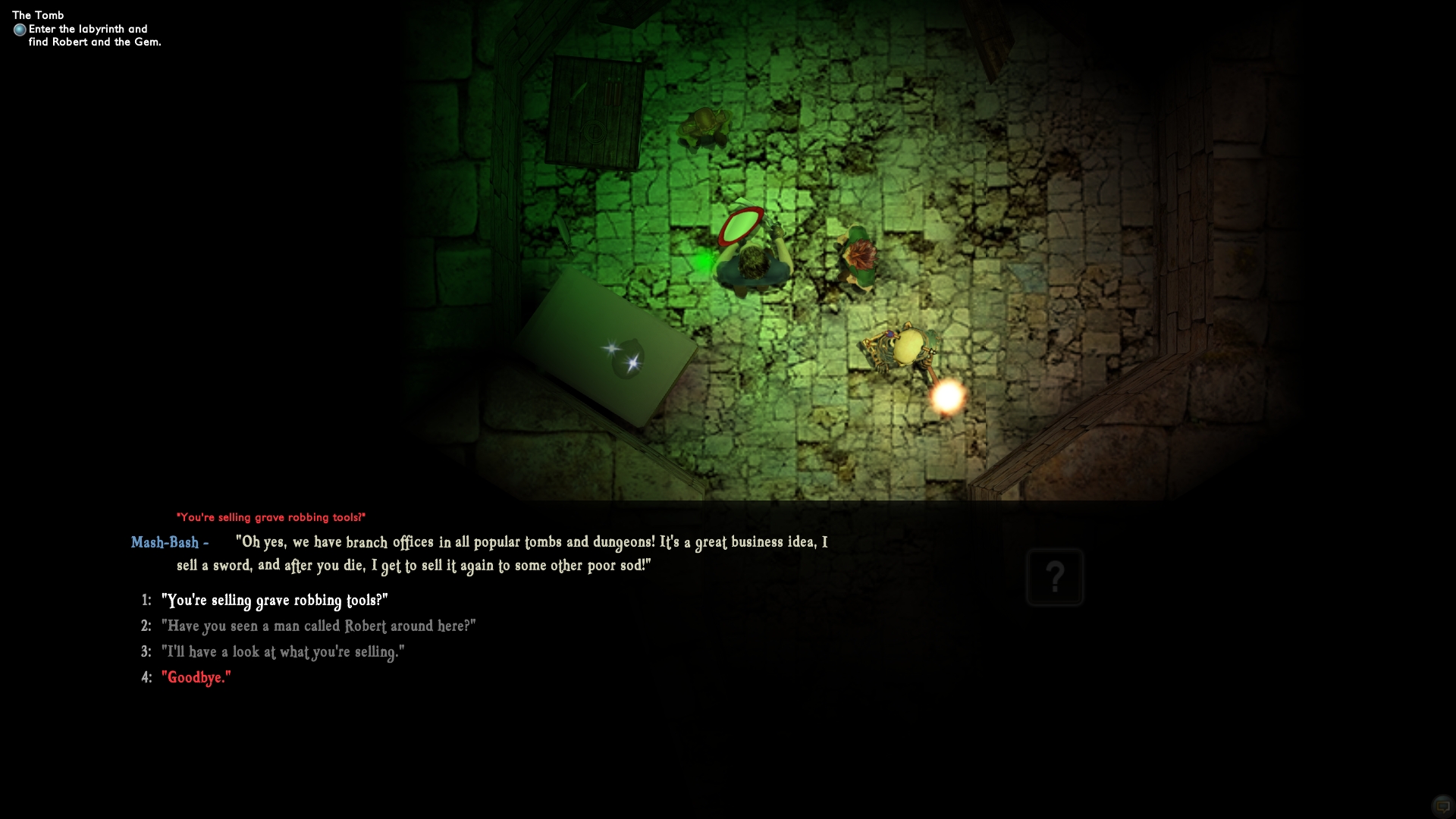Say "Goodbye" to end the conversation

(x=196, y=678)
